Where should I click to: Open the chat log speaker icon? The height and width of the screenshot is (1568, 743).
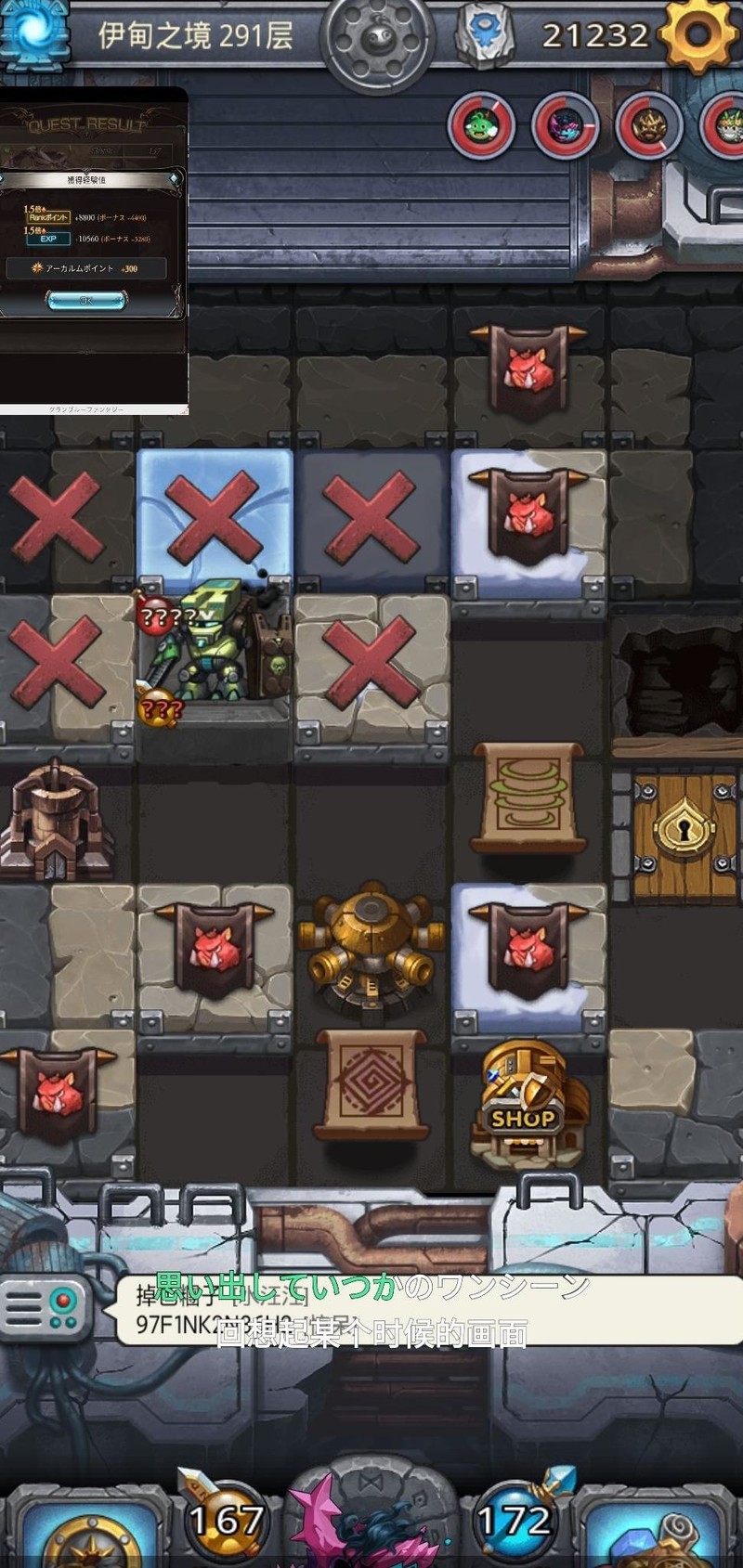click(x=45, y=1307)
